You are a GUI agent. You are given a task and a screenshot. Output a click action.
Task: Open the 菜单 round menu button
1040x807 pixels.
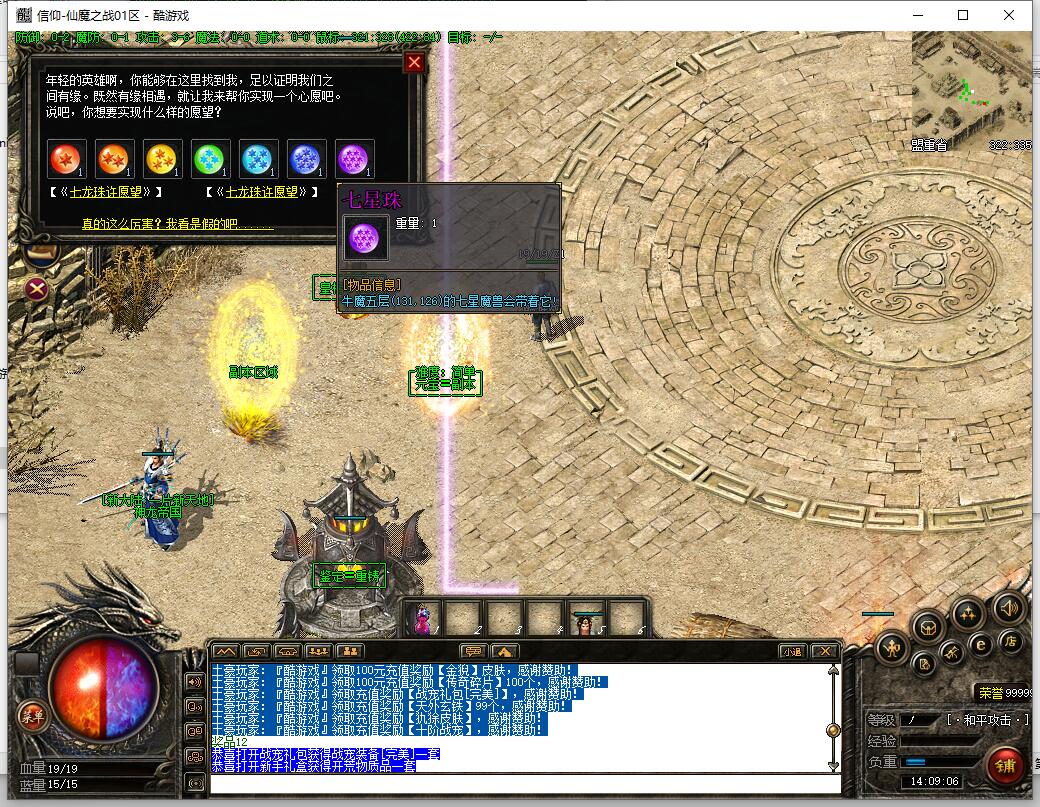pyautogui.click(x=33, y=714)
